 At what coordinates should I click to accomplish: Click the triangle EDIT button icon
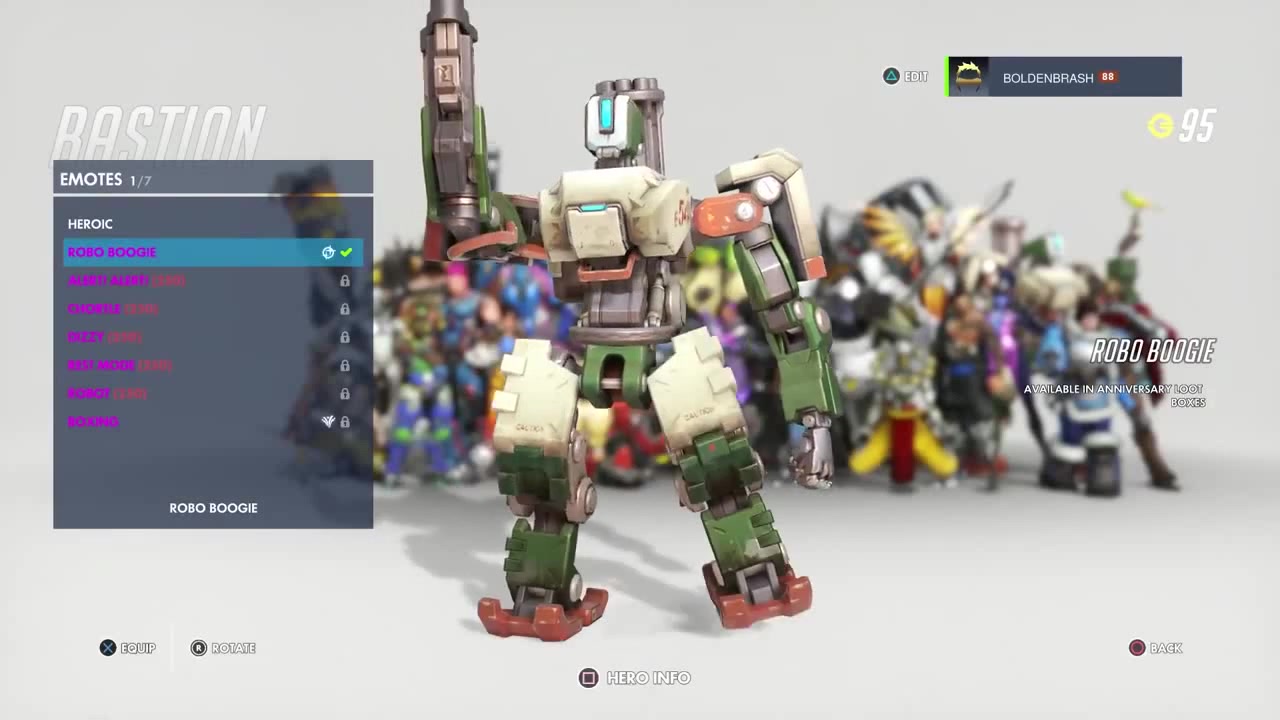[x=890, y=76]
